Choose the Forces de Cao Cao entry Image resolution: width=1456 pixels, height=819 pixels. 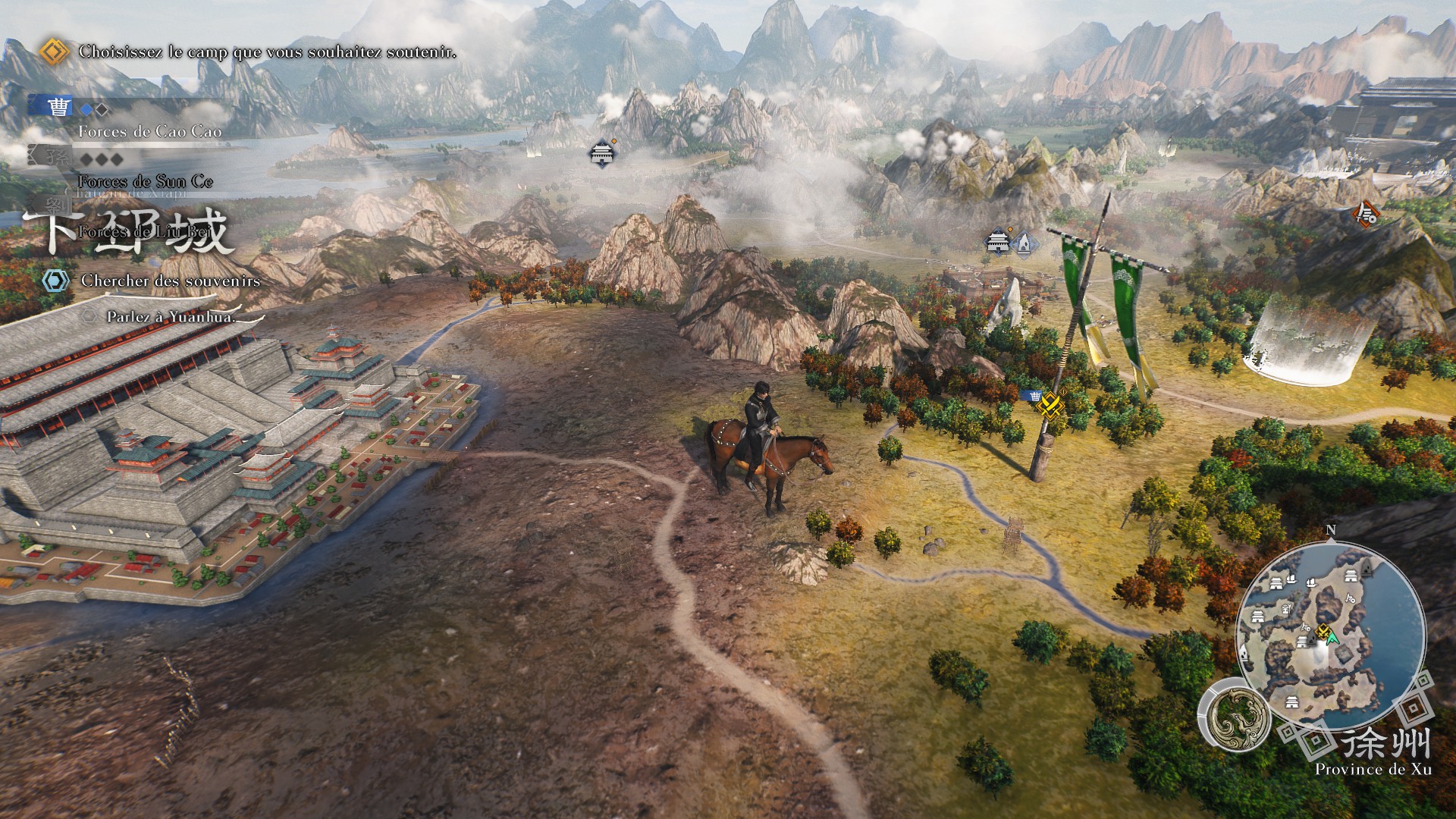[149, 131]
